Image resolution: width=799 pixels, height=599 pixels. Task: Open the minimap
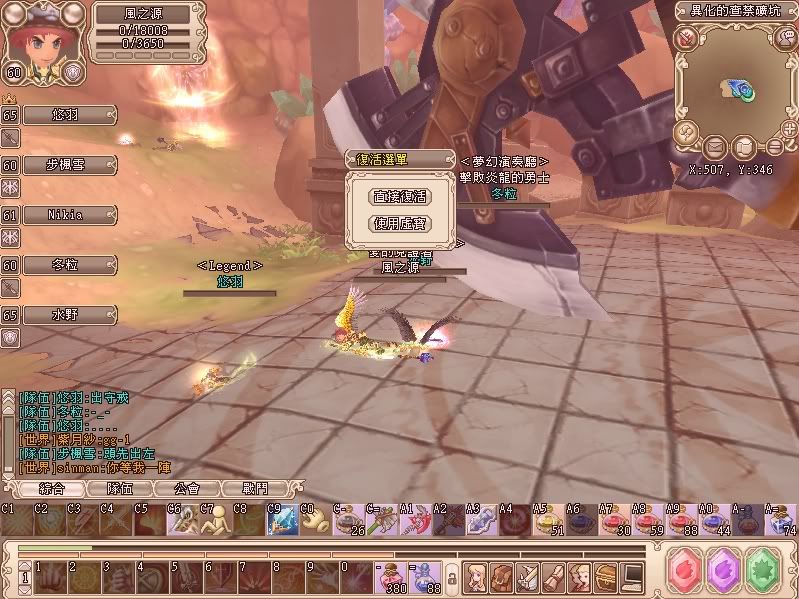pyautogui.click(x=735, y=88)
